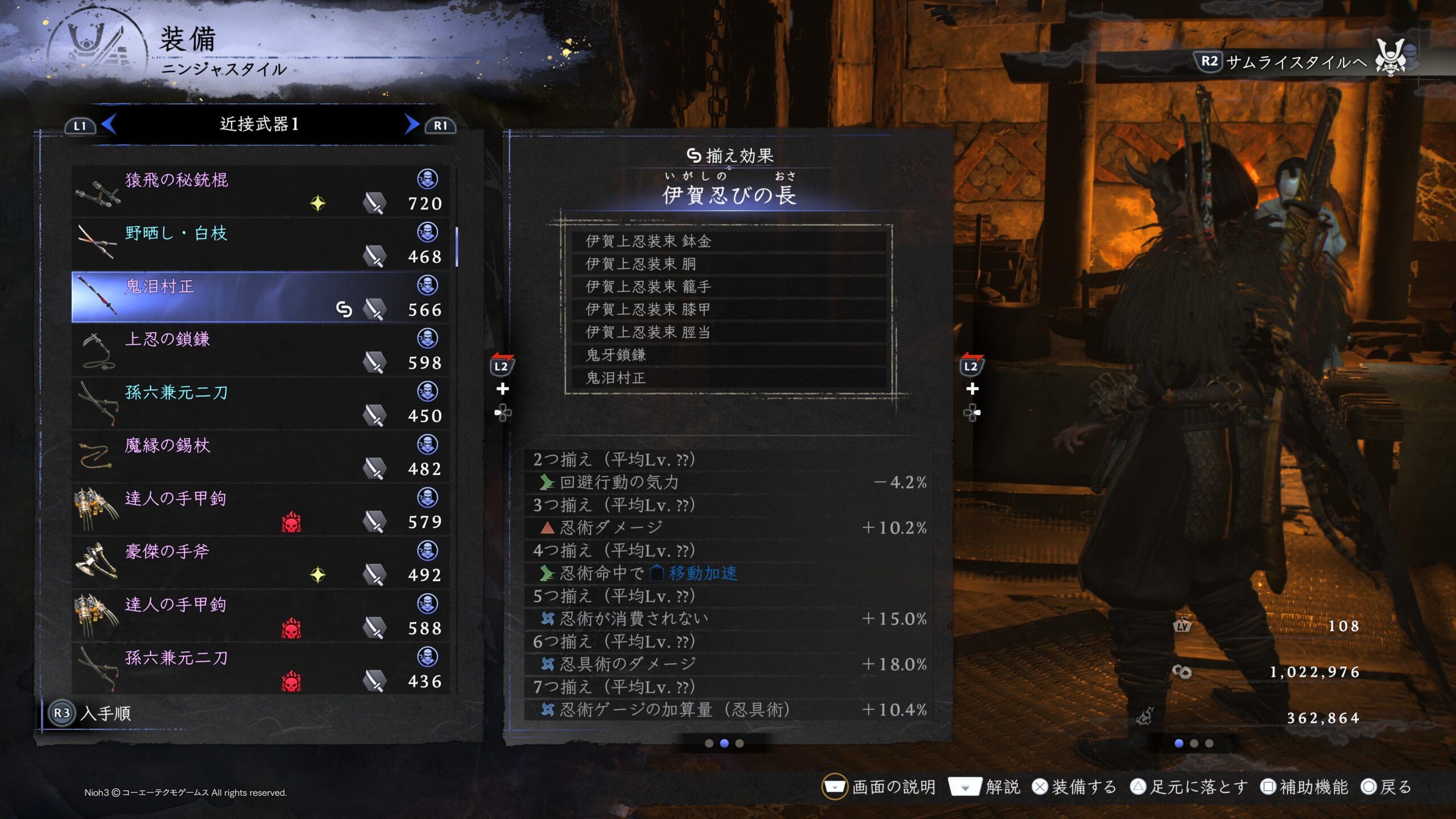Image resolution: width=1456 pixels, height=819 pixels.
Task: Select 孫六兼元二刀 with attack 450
Action: (x=260, y=404)
